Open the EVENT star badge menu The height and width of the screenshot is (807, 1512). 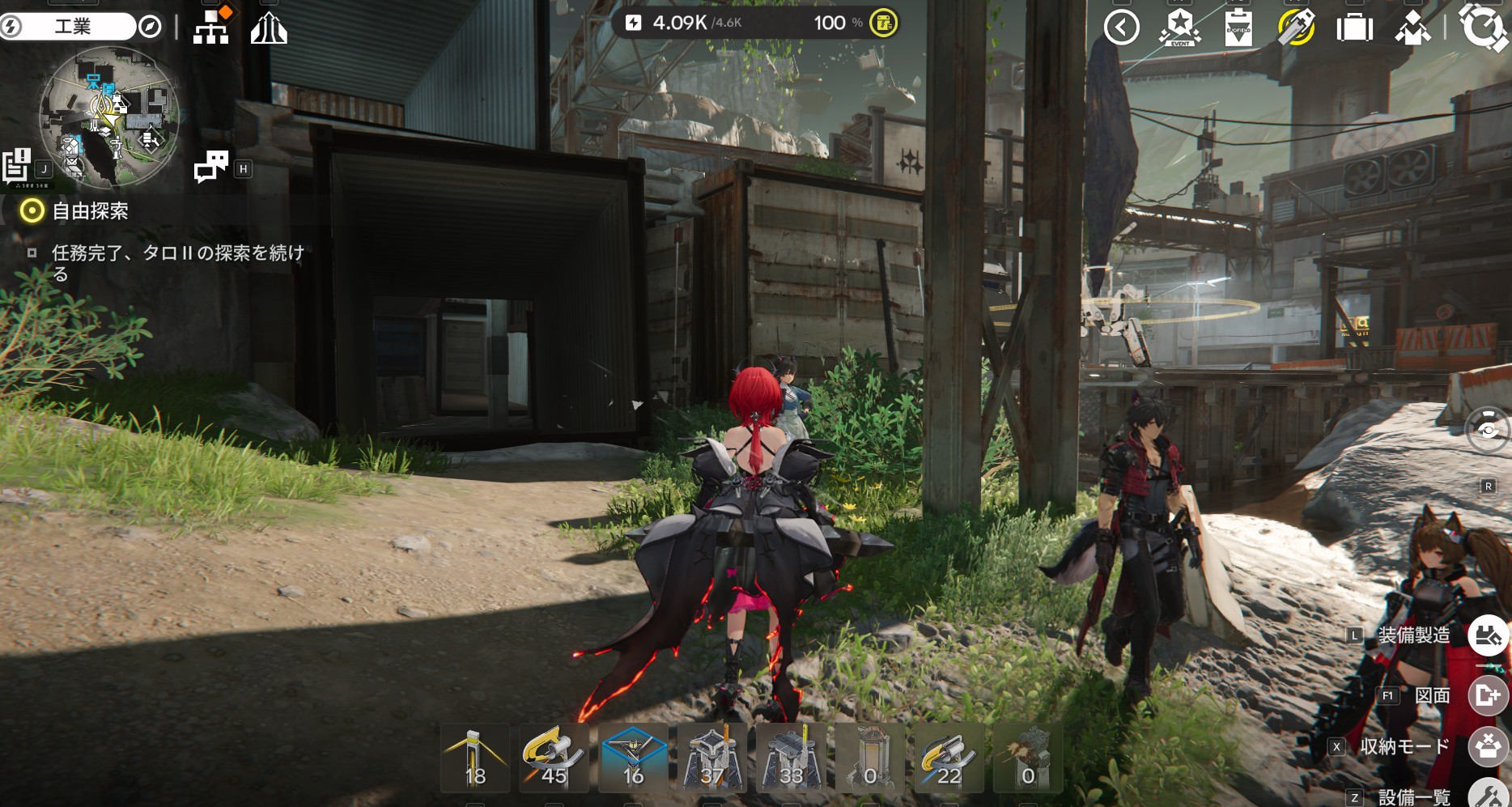(1179, 28)
